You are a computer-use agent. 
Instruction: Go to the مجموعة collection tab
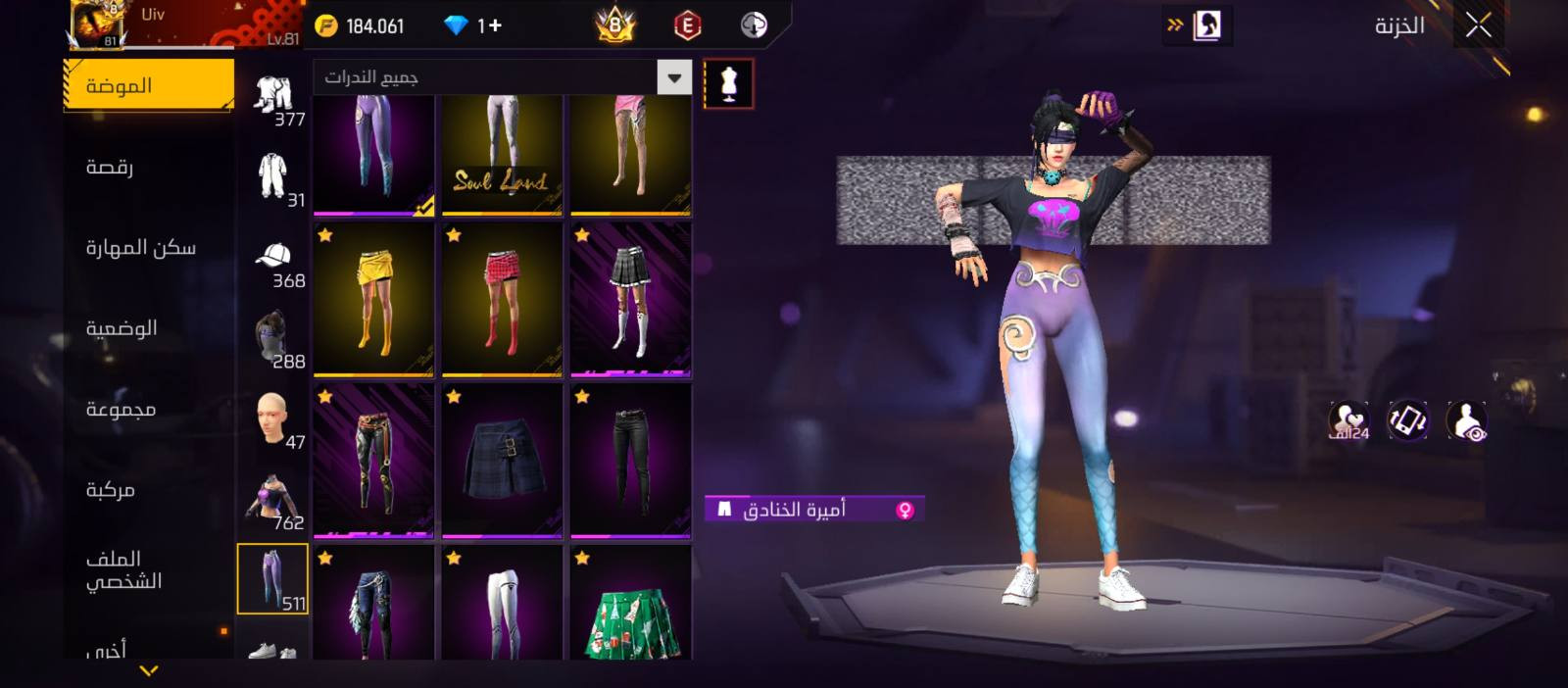coord(121,410)
